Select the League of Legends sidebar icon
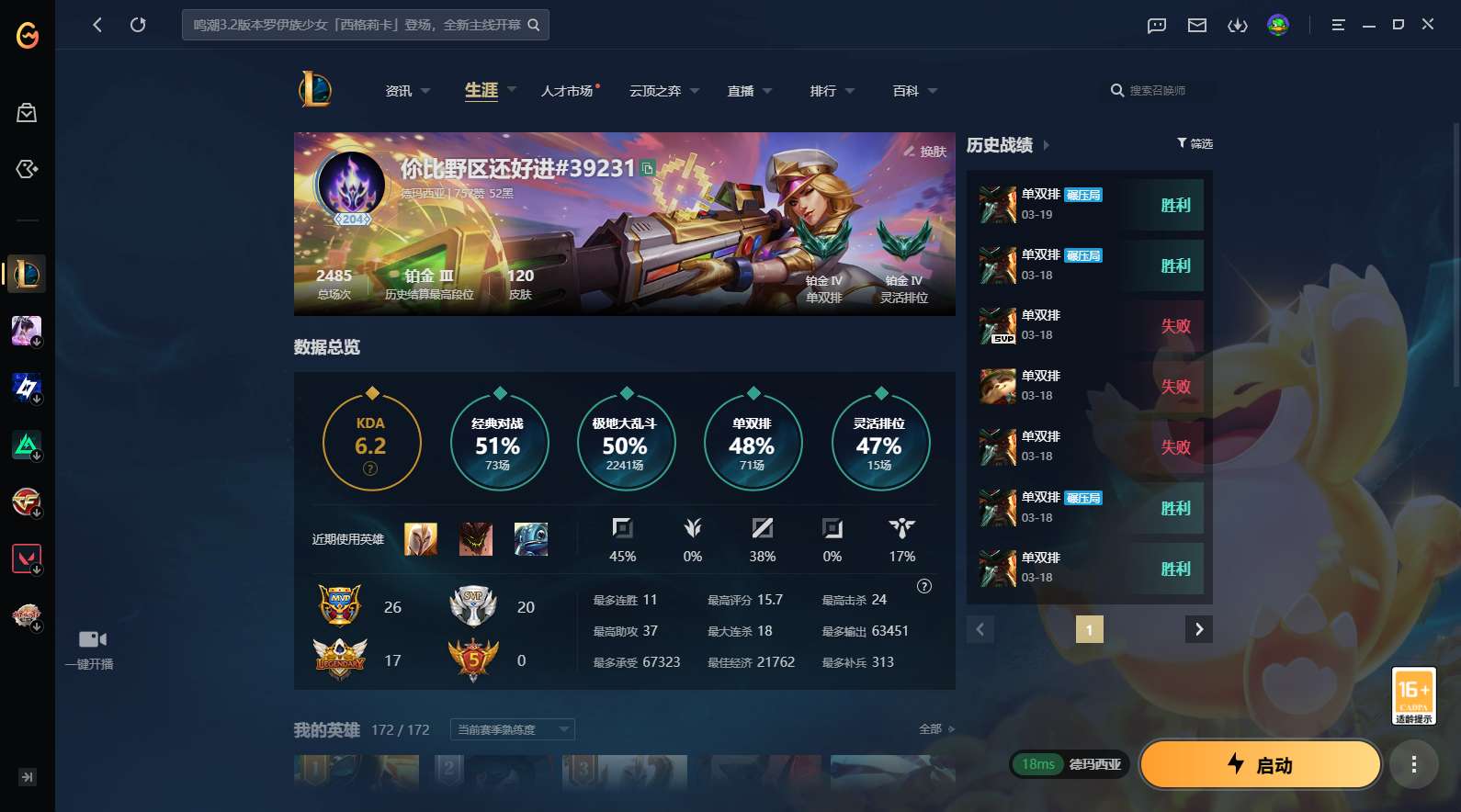 (x=27, y=274)
